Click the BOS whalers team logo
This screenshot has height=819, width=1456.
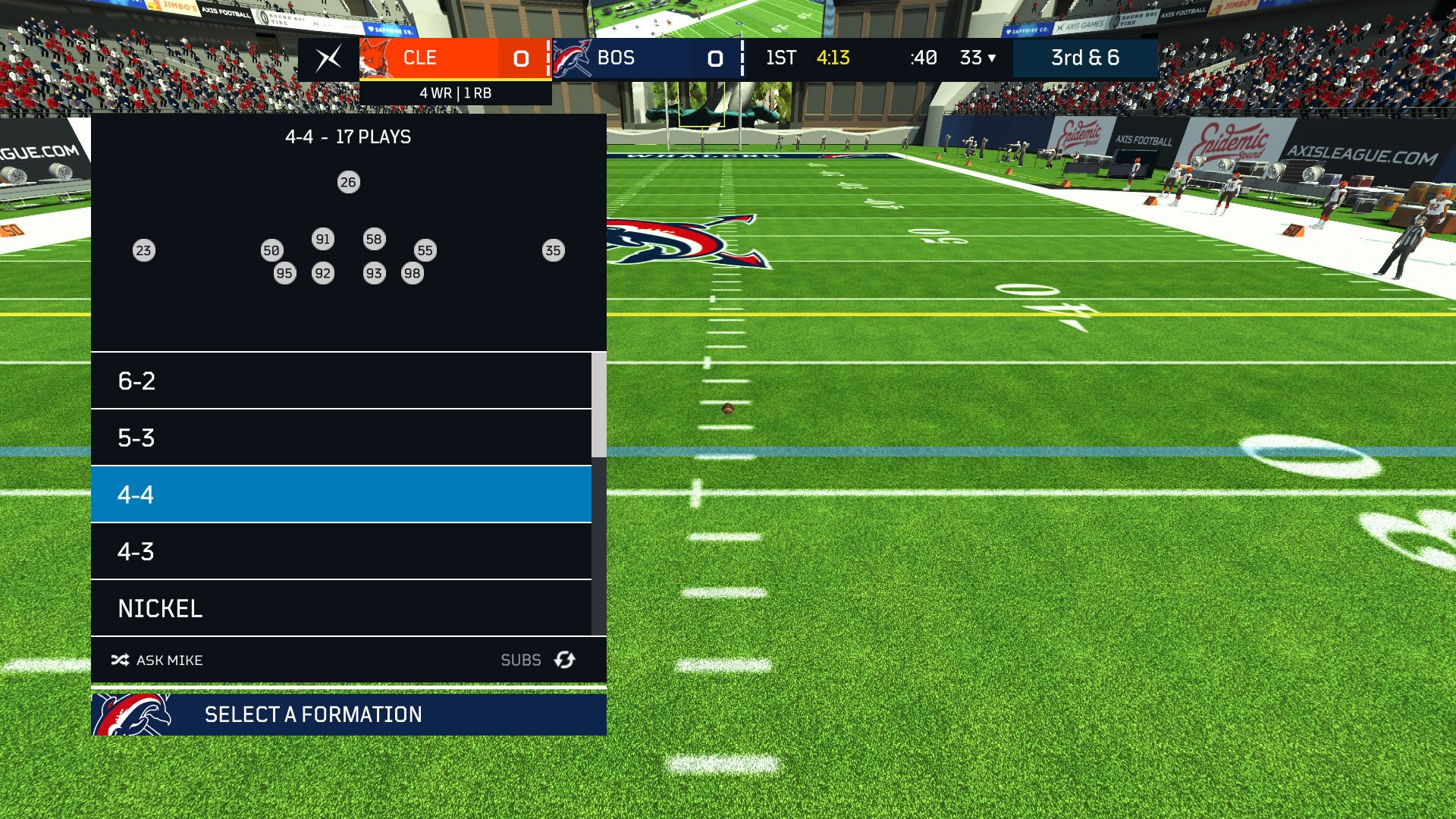click(575, 57)
